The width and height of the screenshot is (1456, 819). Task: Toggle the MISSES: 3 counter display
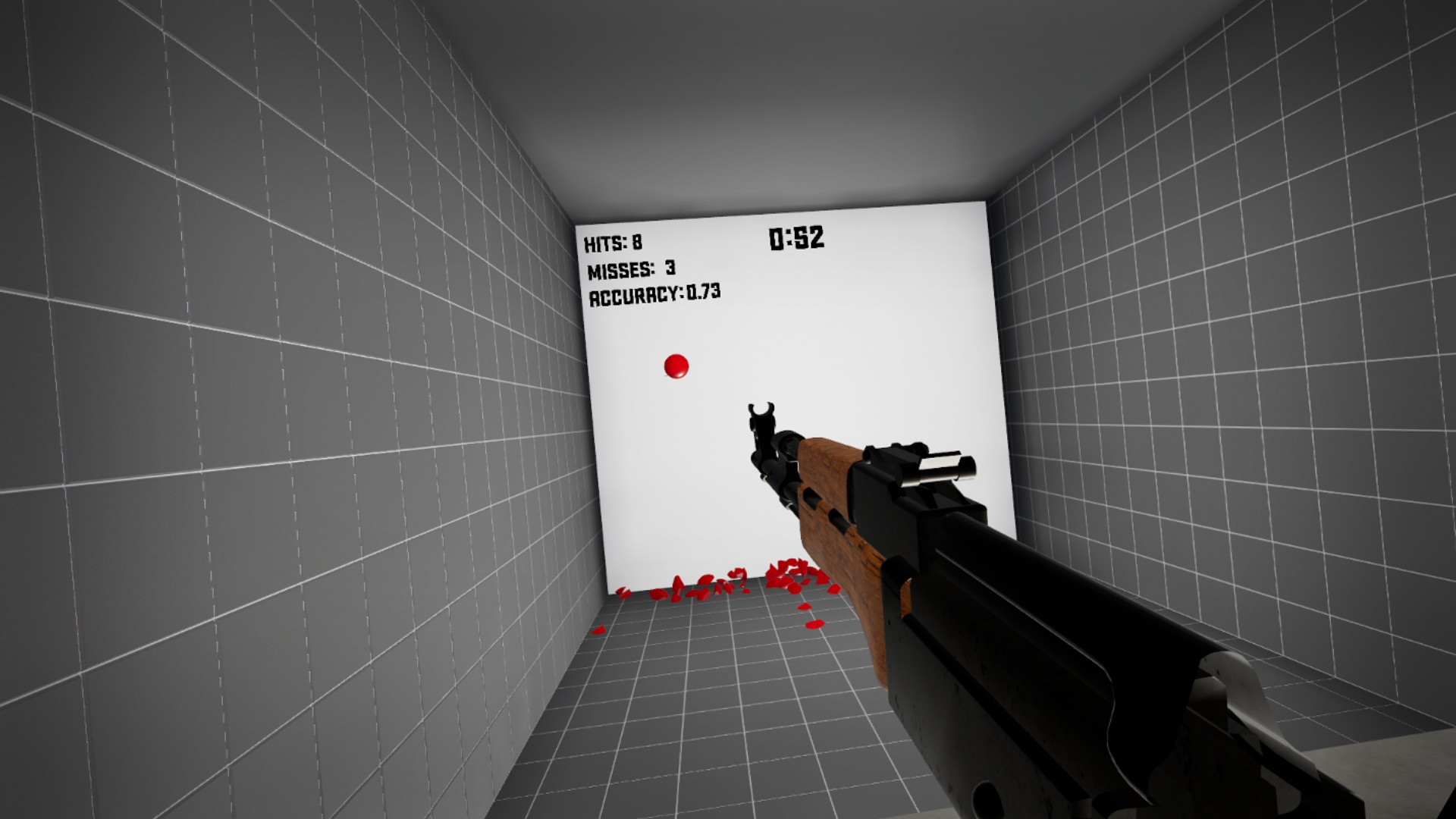(x=631, y=268)
